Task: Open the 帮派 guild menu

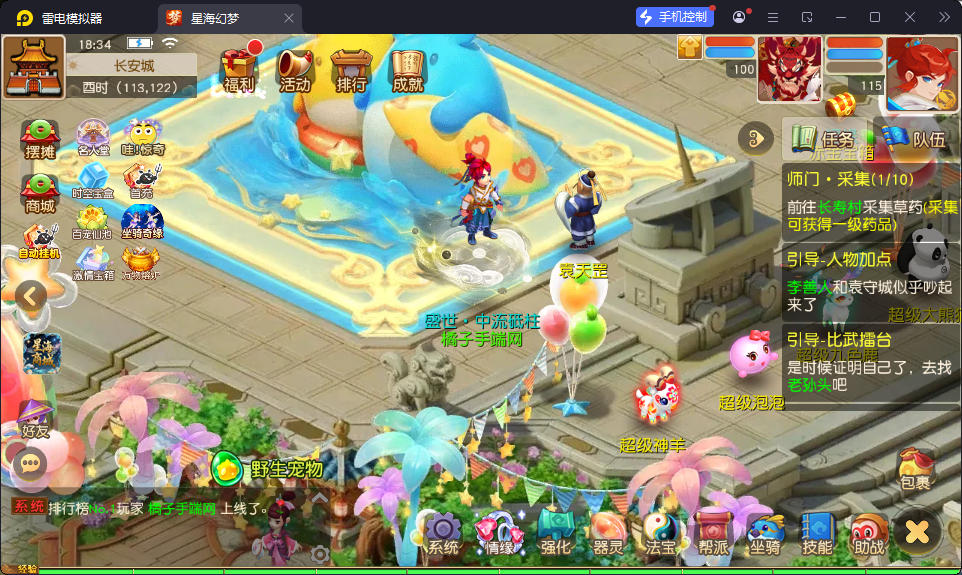Action: click(x=713, y=533)
